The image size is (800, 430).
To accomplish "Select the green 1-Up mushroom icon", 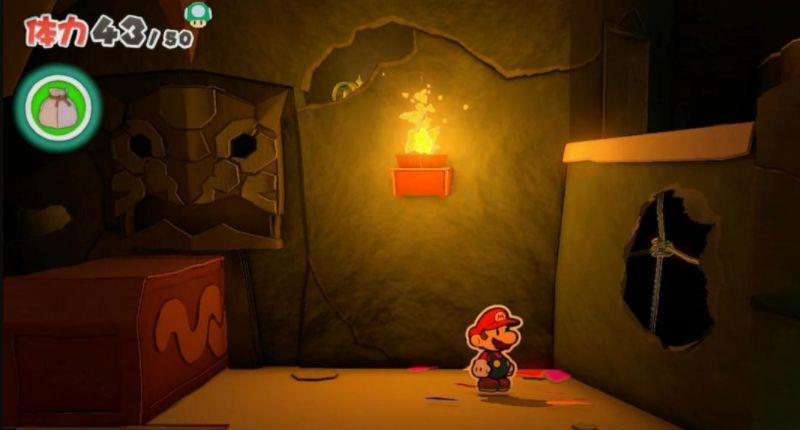I will pos(196,12).
